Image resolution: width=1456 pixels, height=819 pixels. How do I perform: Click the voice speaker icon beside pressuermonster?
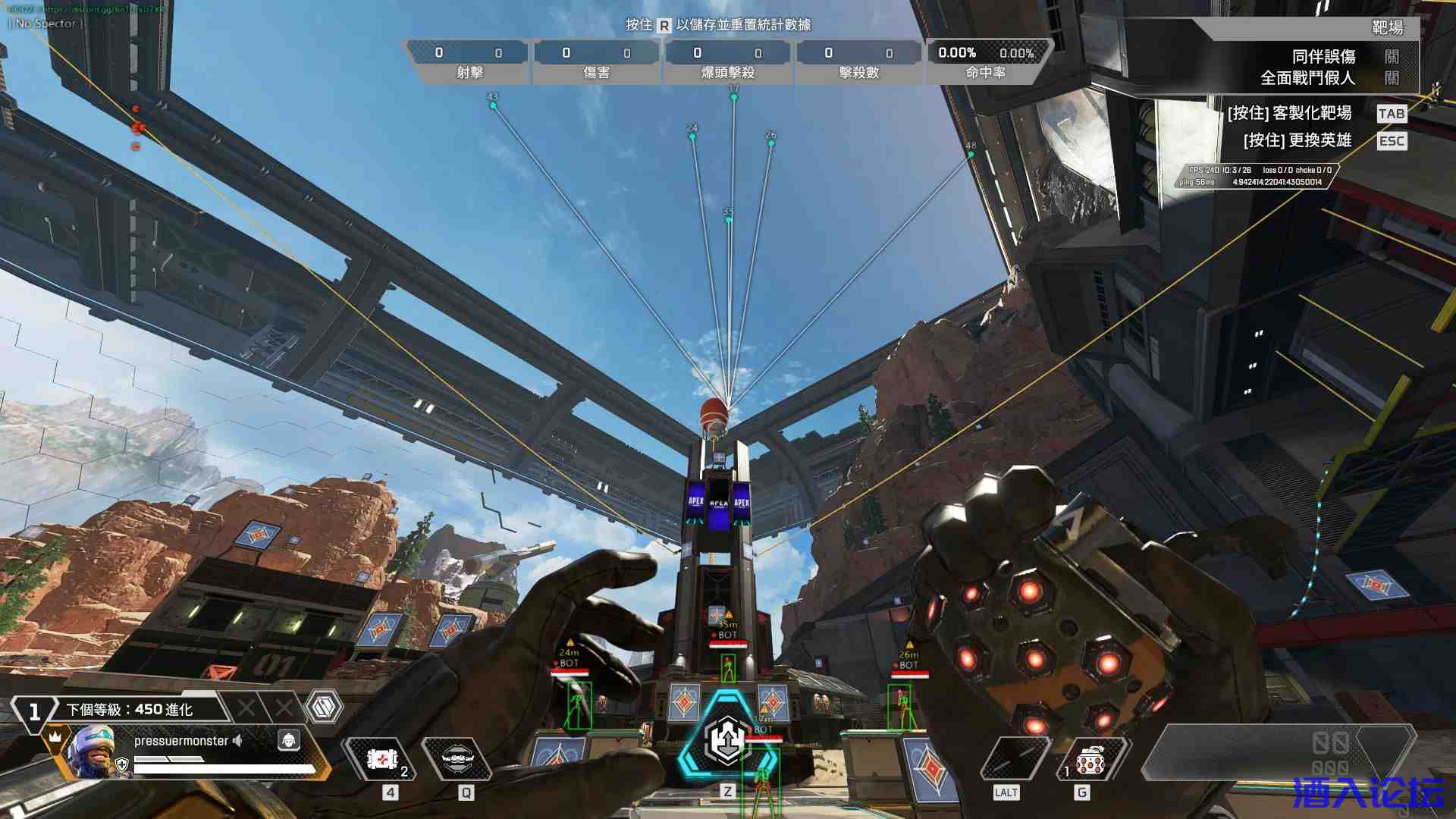tap(238, 741)
